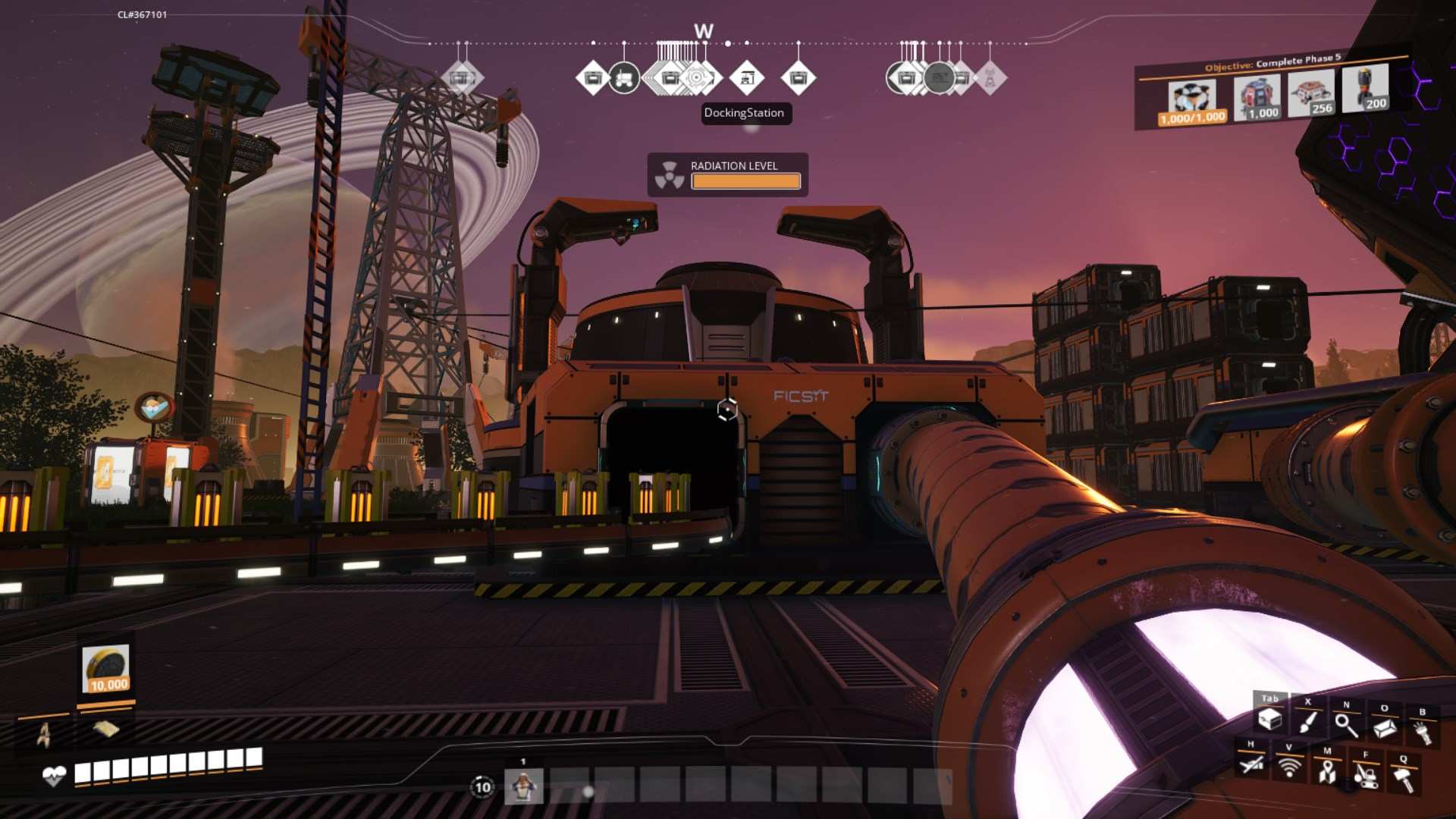Viewport: 1456px width, 819px height.
Task: Click the W heading on the compass
Action: [x=703, y=30]
